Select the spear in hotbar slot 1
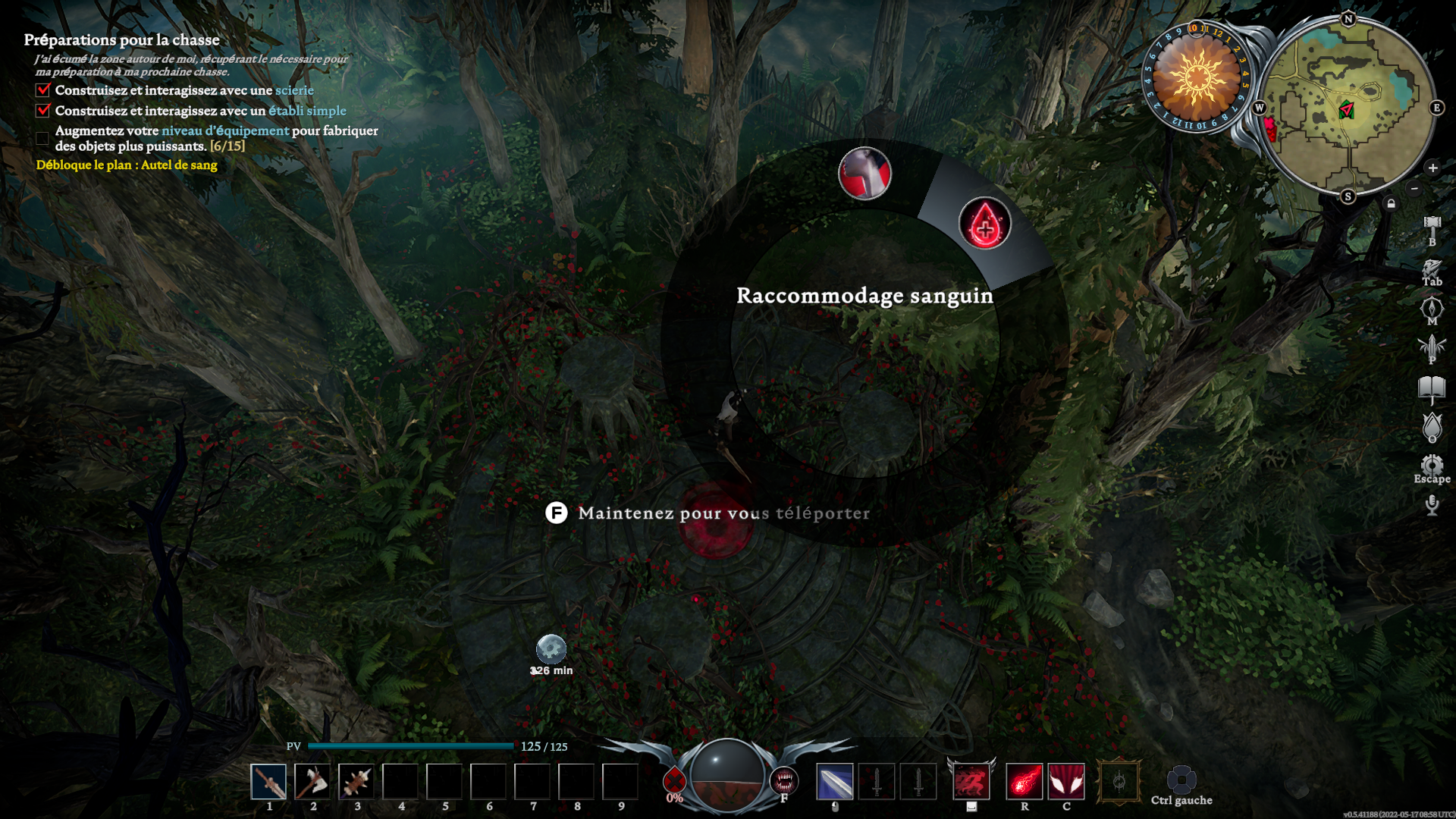The image size is (1456, 819). (x=268, y=782)
